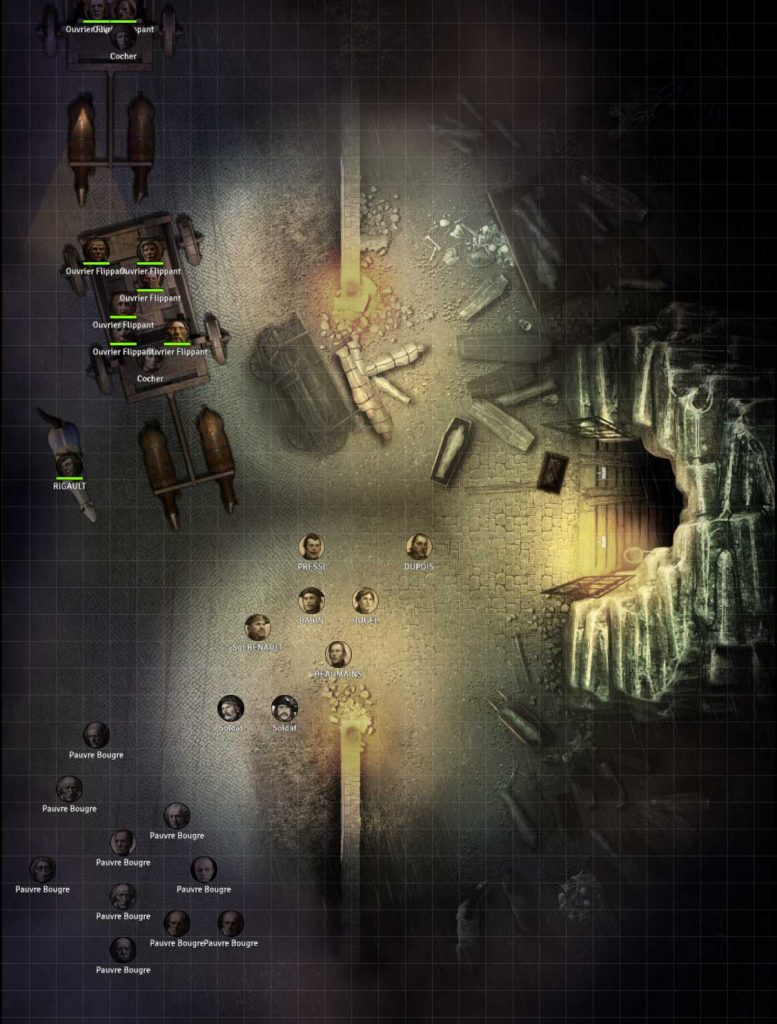Select the PRESSI character token
The width and height of the screenshot is (777, 1024).
click(312, 547)
